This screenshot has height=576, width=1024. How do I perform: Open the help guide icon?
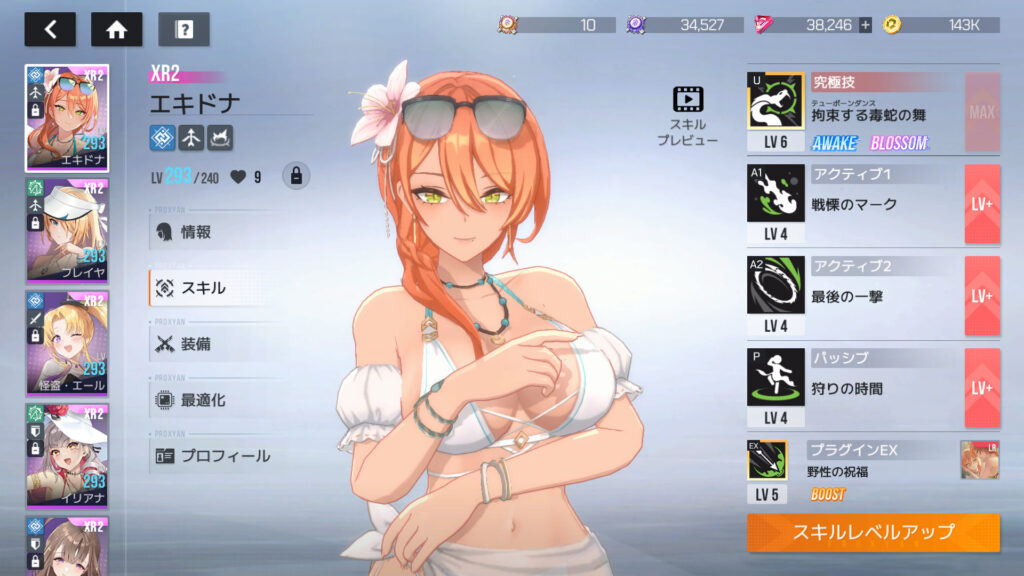184,29
